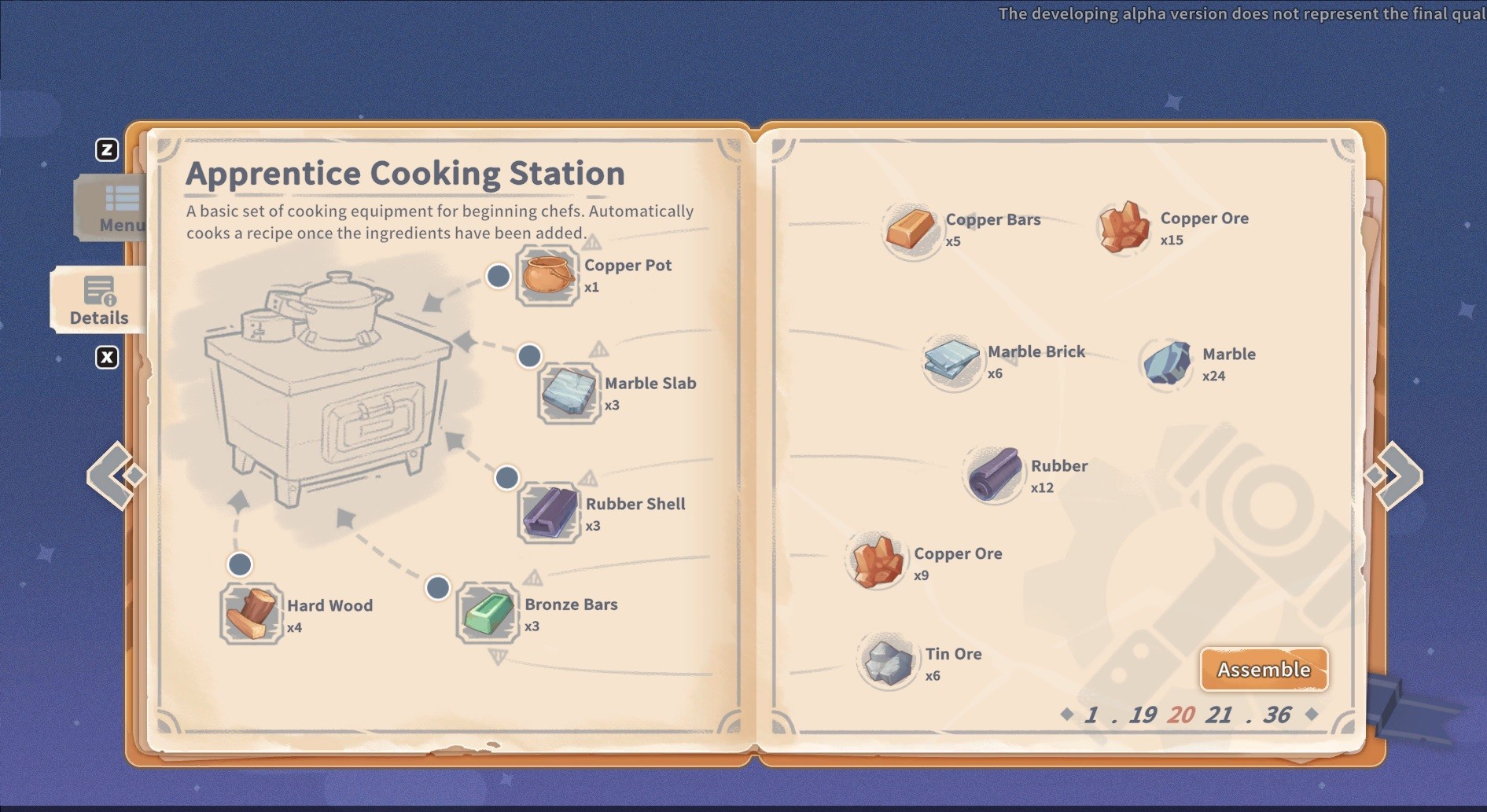Jump to last page 36
Image resolution: width=1487 pixels, height=812 pixels.
tap(1277, 715)
